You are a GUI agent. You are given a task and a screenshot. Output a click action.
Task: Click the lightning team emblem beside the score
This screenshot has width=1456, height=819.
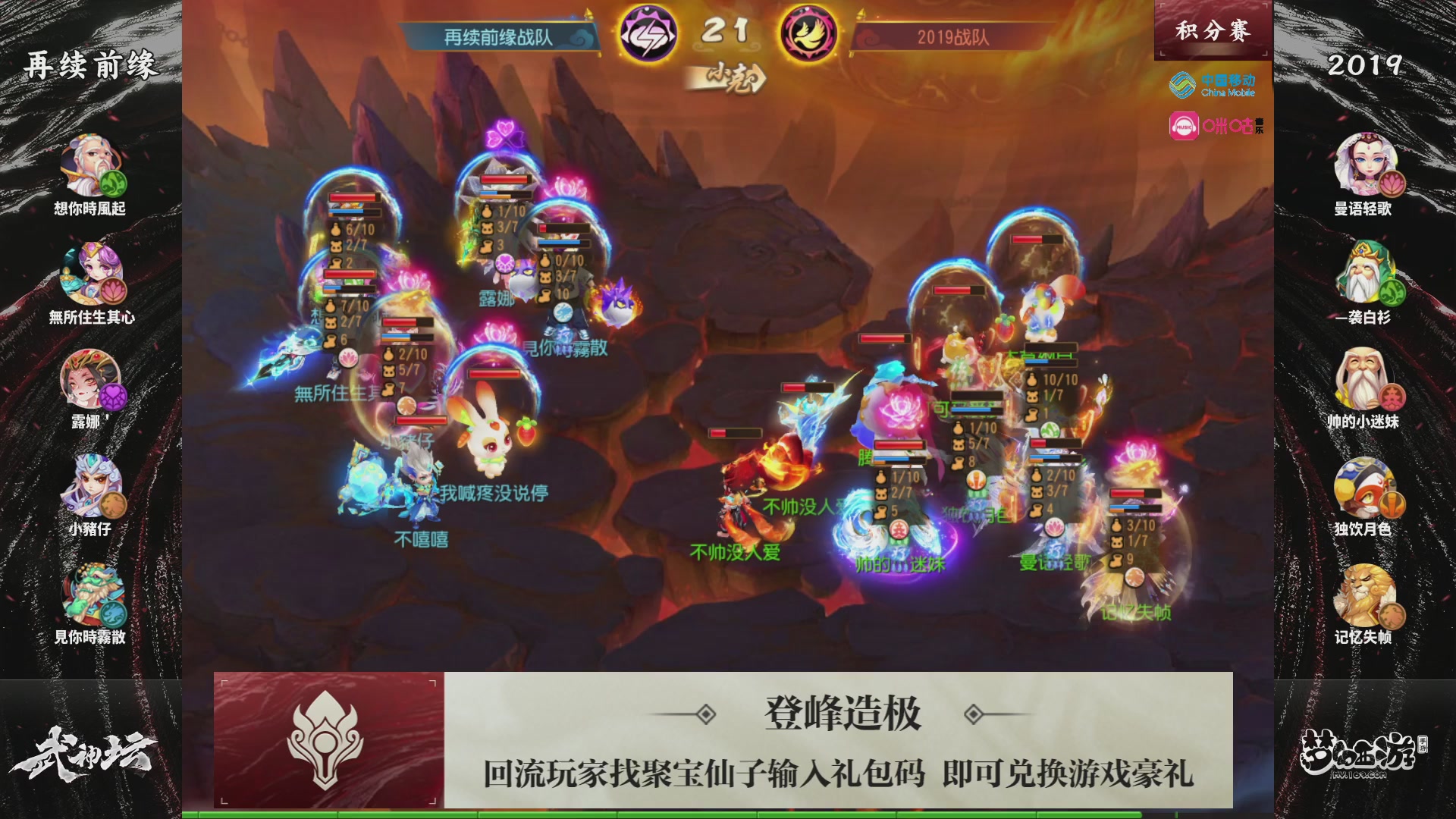(x=651, y=32)
